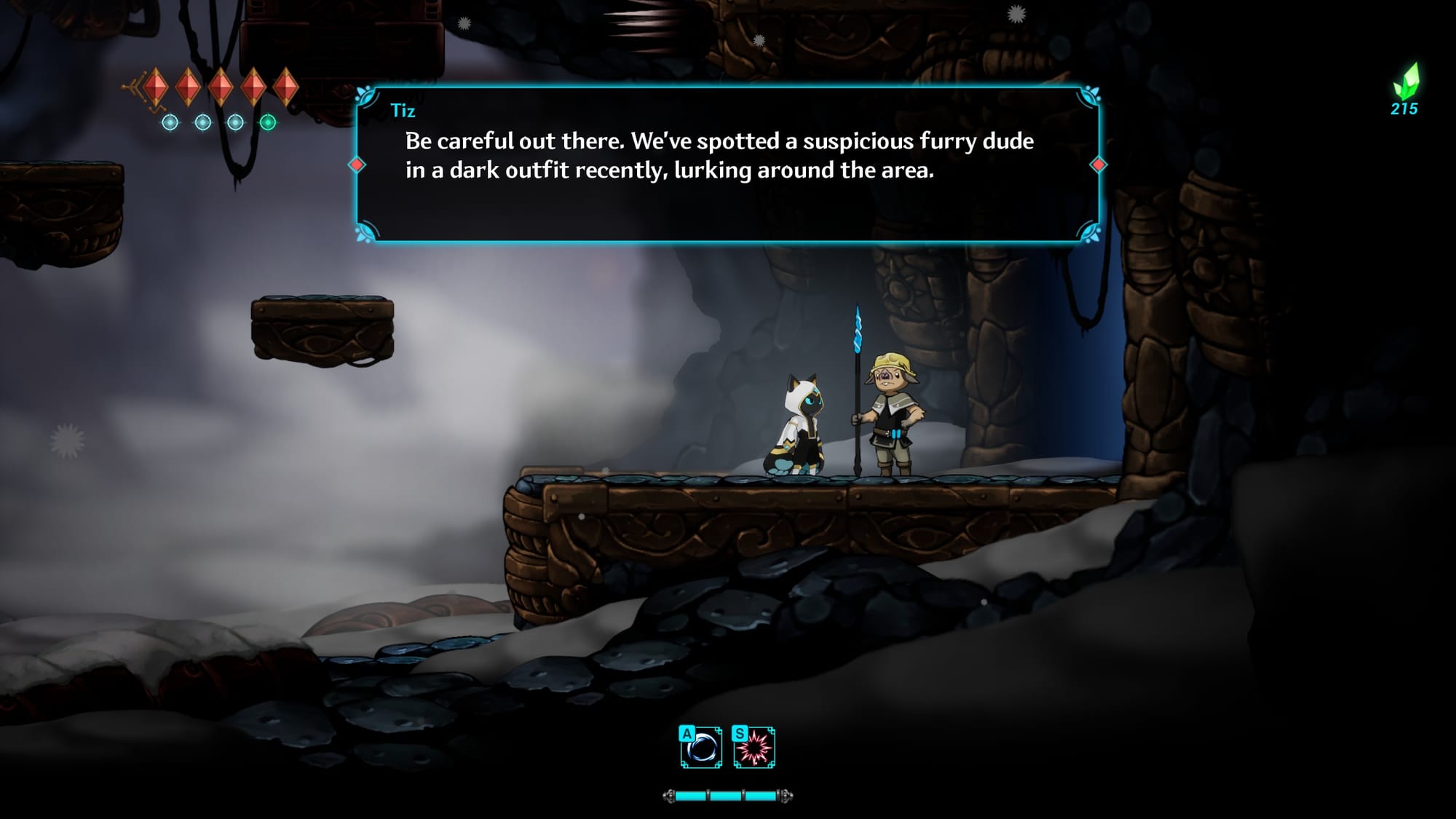Activate the red burst ability icon
The image size is (1456, 819).
(754, 747)
